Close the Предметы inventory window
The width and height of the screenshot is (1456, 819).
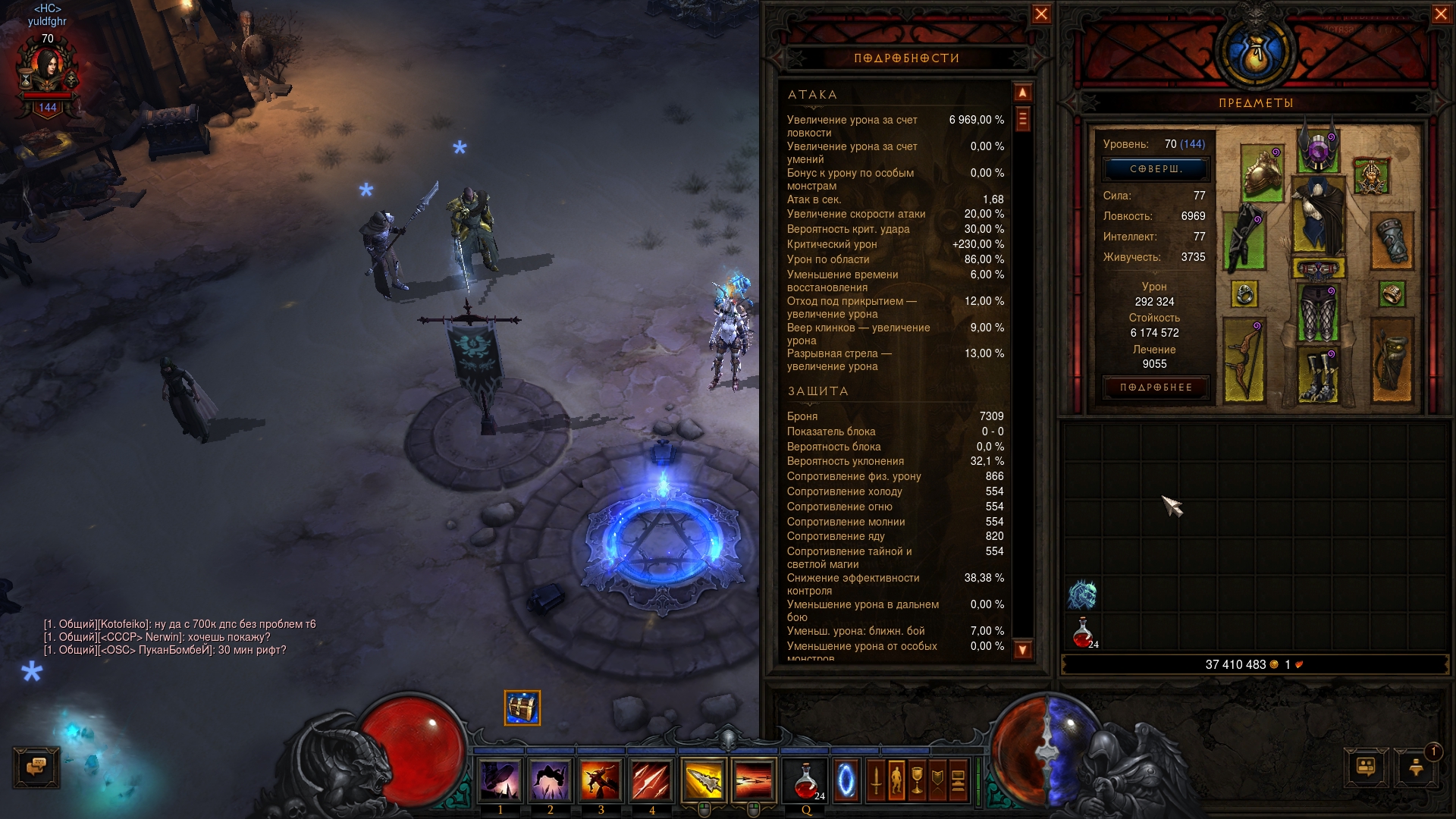coord(1441,14)
